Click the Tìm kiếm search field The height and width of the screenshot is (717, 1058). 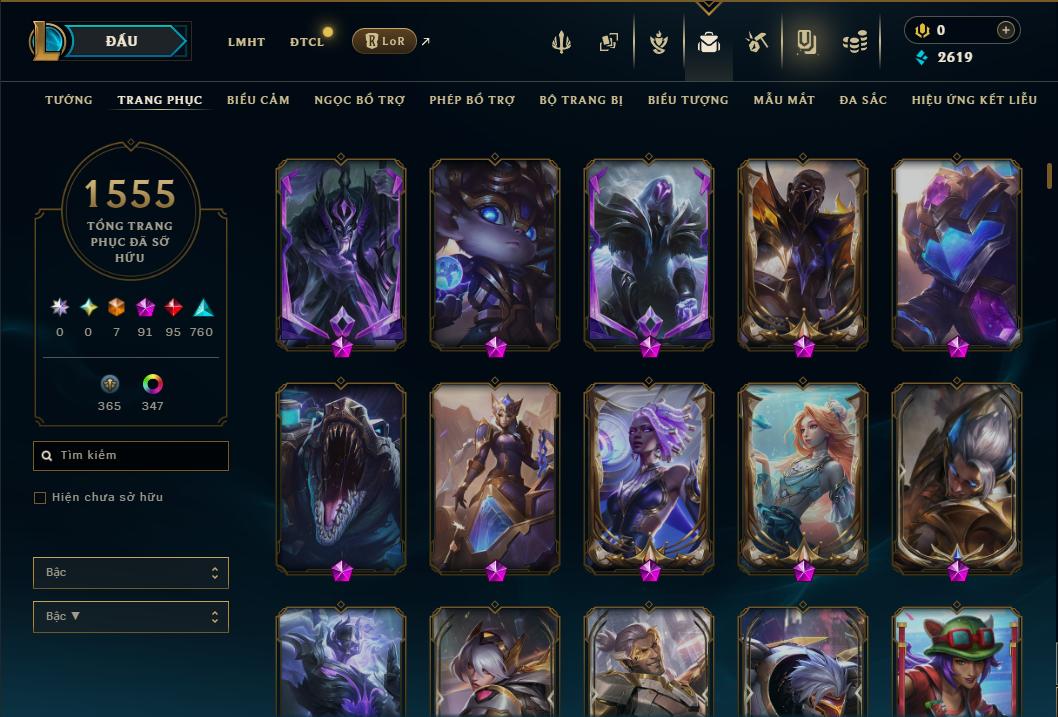(131, 456)
